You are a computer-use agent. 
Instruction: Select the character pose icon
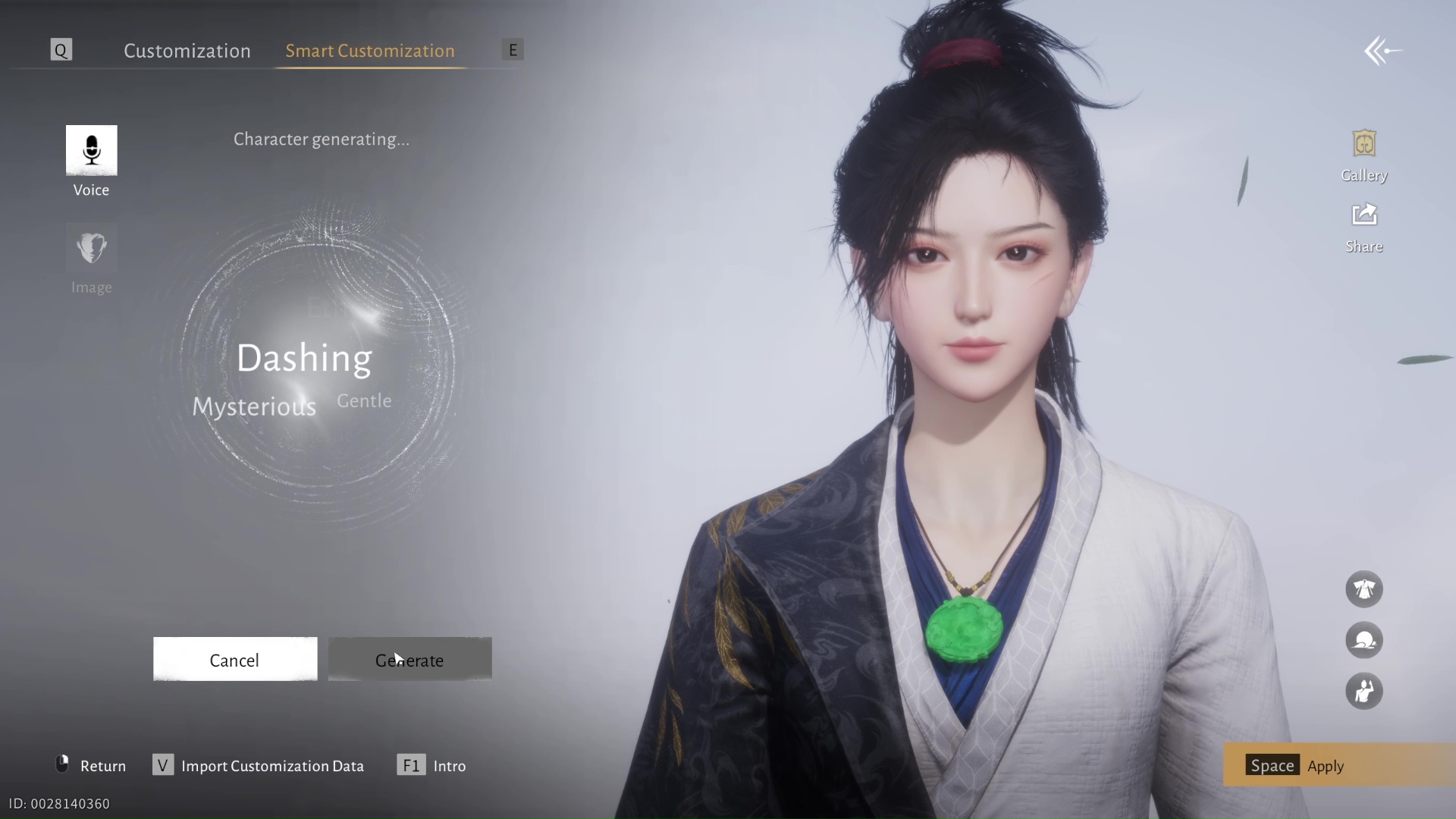coord(1364,692)
